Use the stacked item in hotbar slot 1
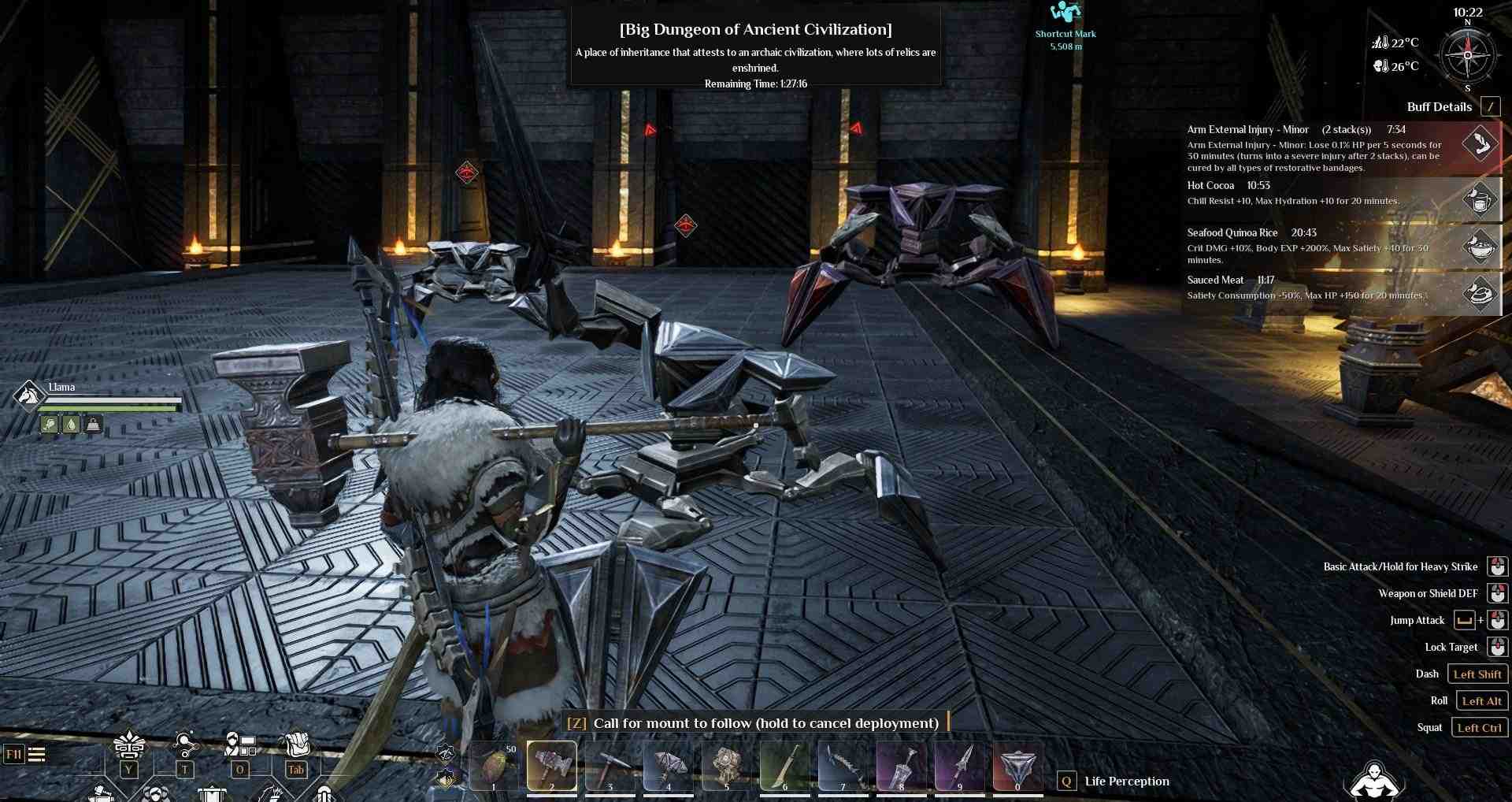 494,765
